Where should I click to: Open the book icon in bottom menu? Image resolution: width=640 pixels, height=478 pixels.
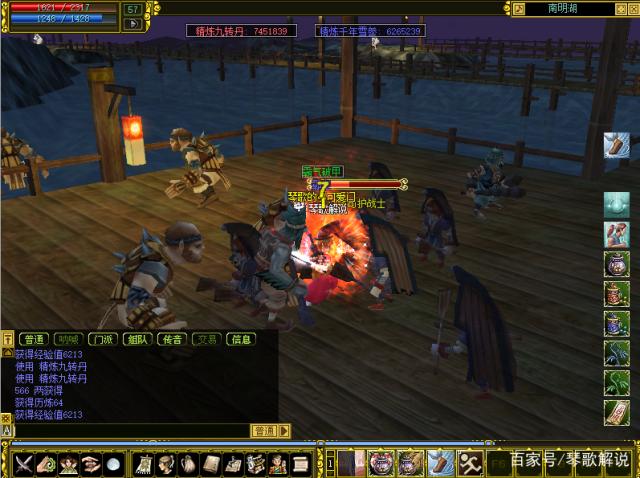click(x=211, y=464)
